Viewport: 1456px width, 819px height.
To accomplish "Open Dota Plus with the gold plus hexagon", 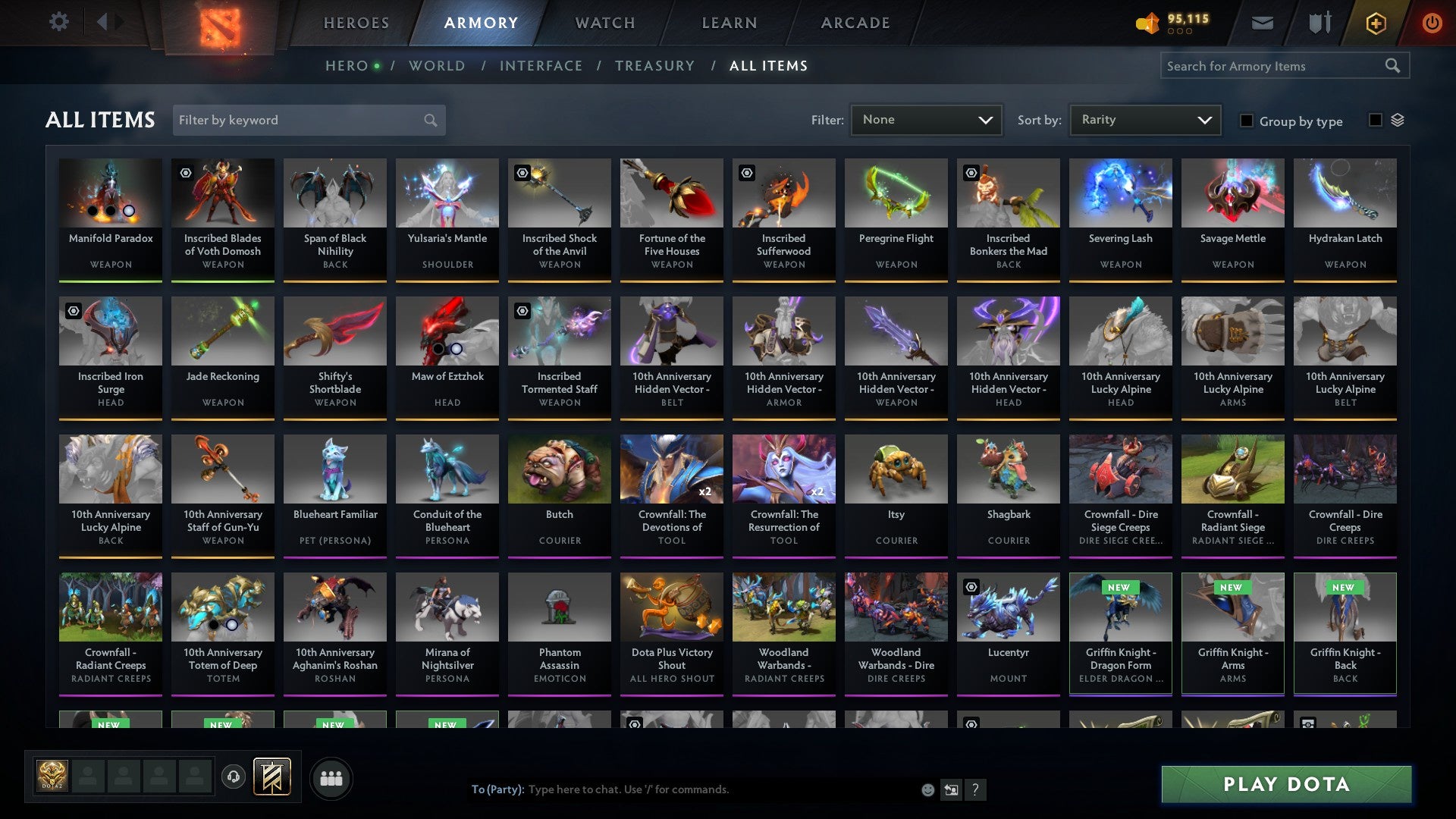I will point(1376,22).
